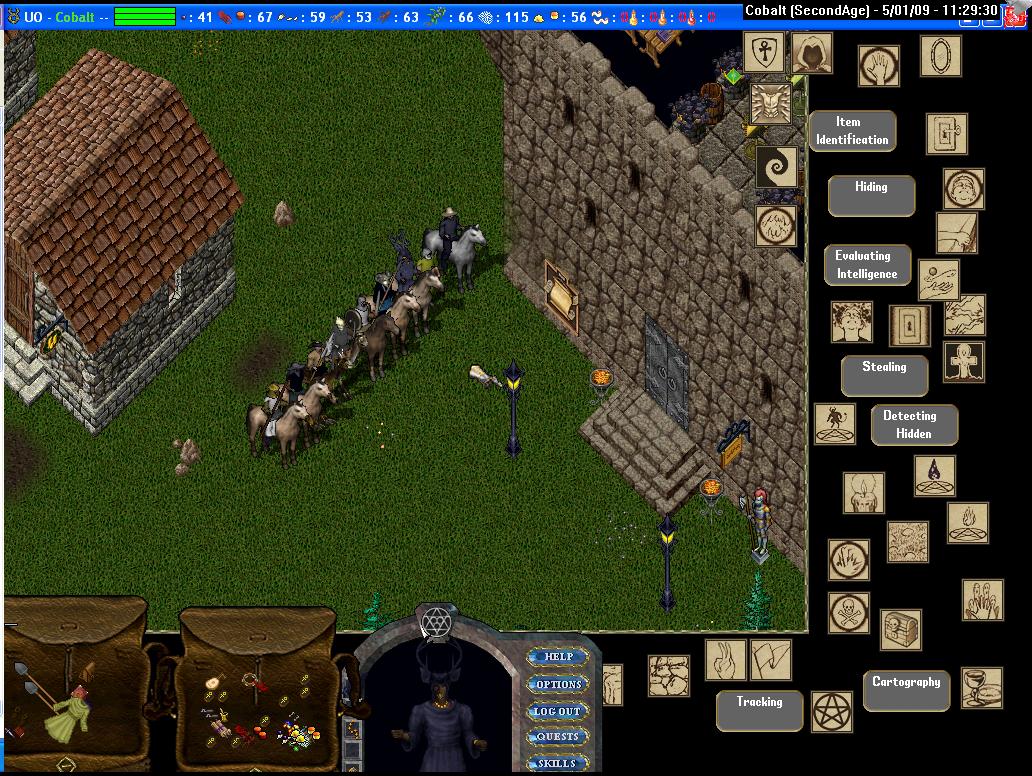This screenshot has width=1032, height=776.
Task: Activate the Hiding skill button
Action: [870, 195]
